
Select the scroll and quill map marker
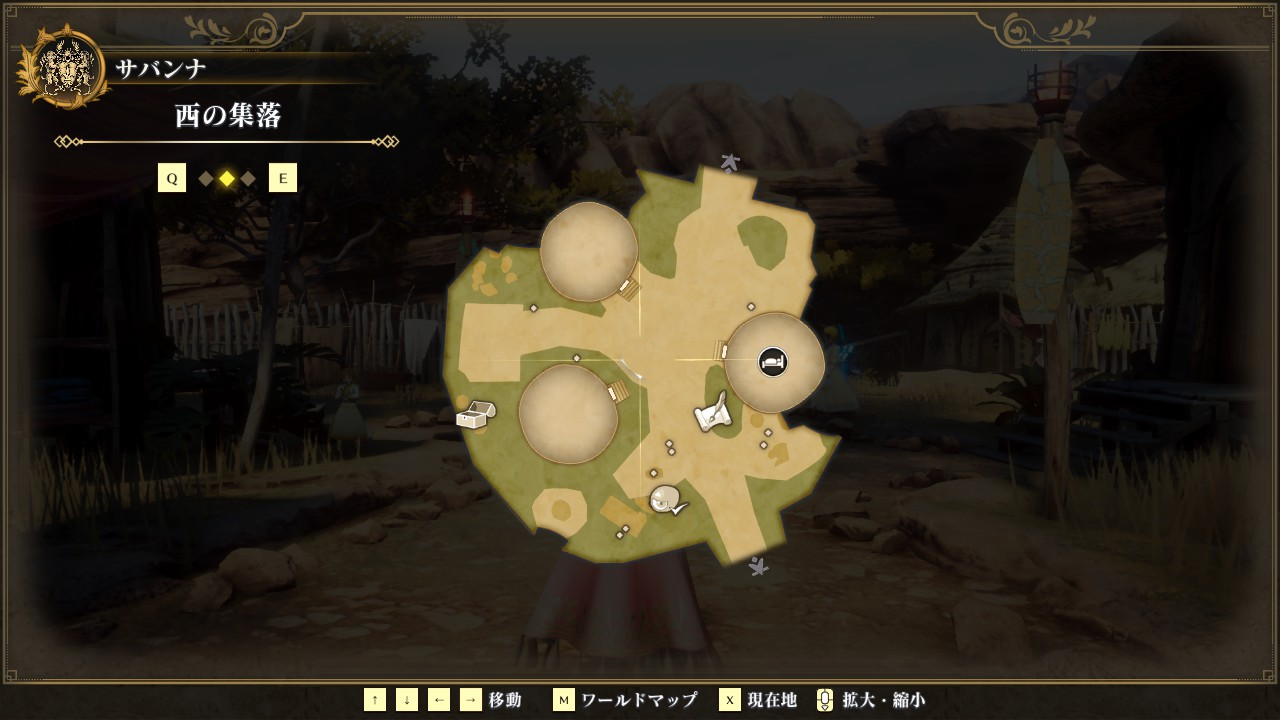(713, 415)
